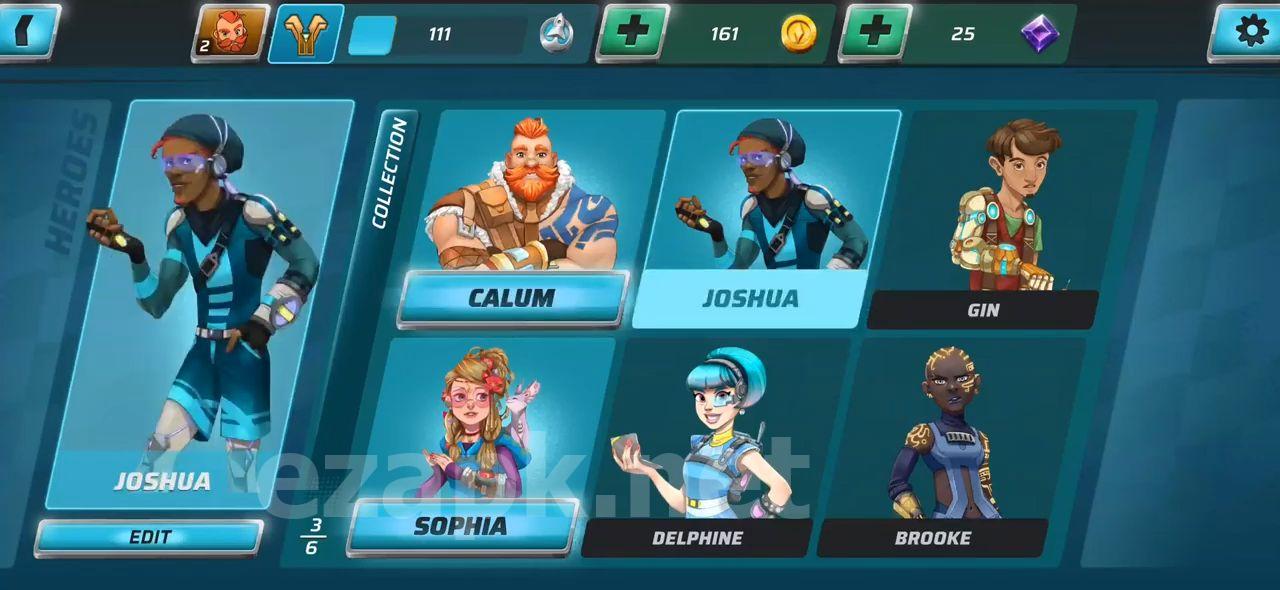Click the golden trophy rank icon
This screenshot has height=590, width=1280.
pyautogui.click(x=306, y=33)
